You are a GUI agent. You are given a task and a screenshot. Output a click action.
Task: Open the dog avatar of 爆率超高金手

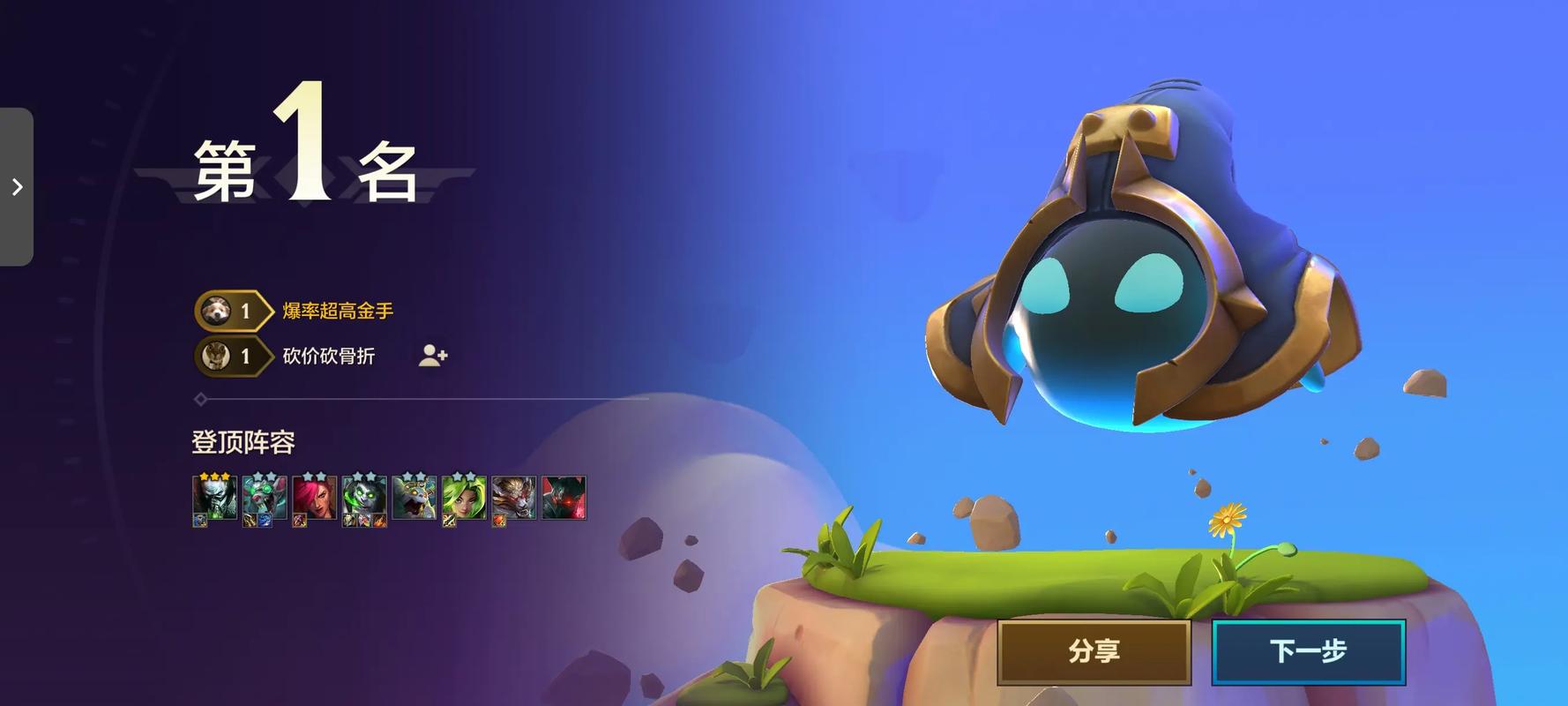(215, 311)
